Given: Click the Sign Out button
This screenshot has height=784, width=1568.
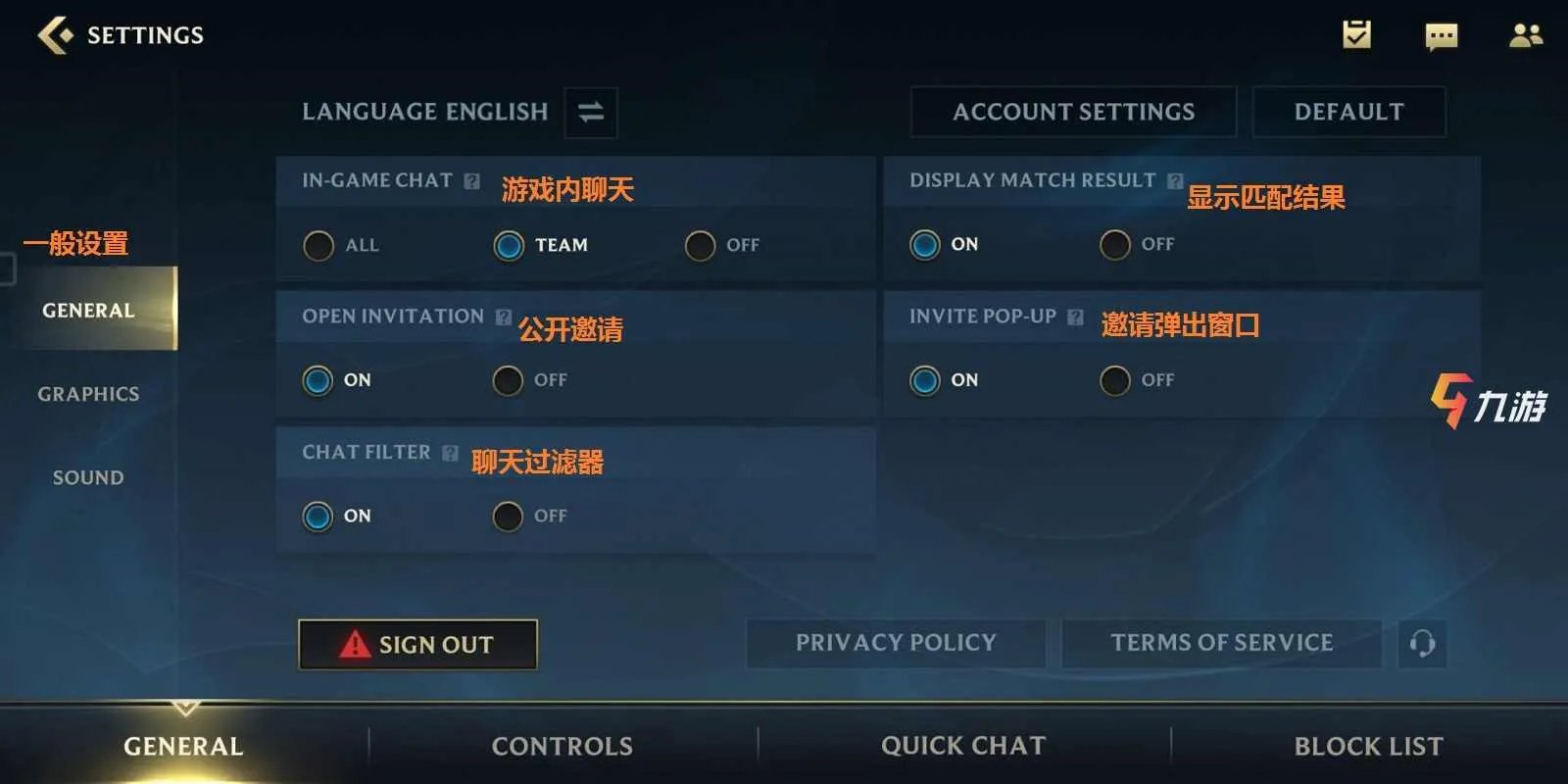Looking at the screenshot, I should [417, 644].
